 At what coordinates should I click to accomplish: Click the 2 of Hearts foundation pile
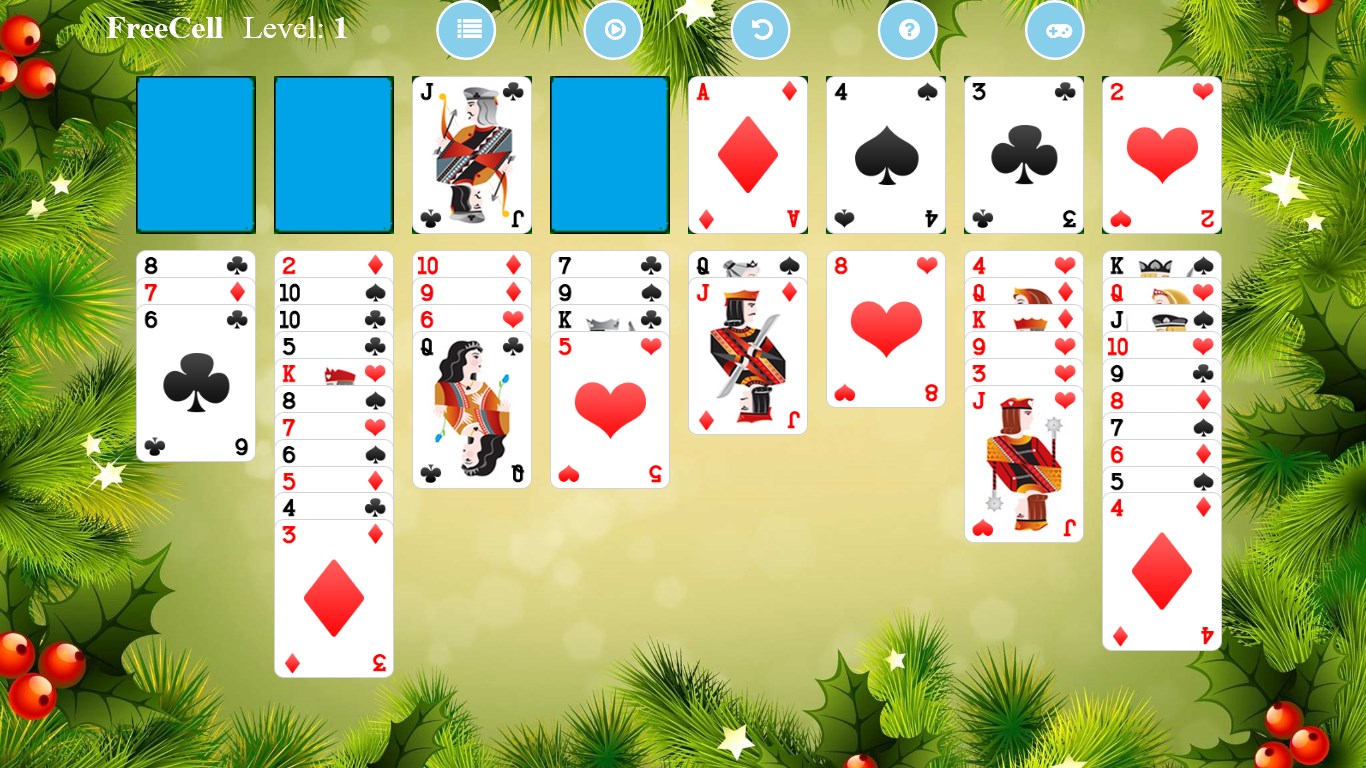[1161, 155]
